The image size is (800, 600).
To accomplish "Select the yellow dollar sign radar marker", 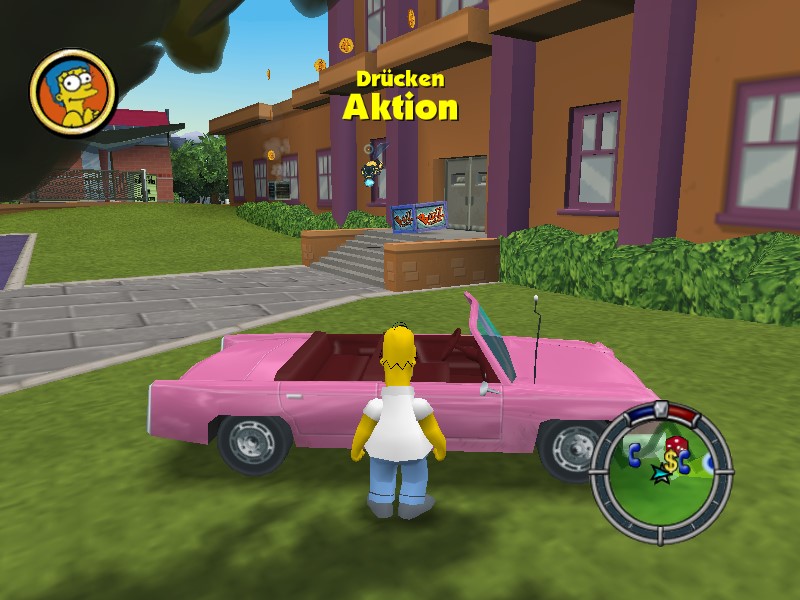I will point(669,461).
